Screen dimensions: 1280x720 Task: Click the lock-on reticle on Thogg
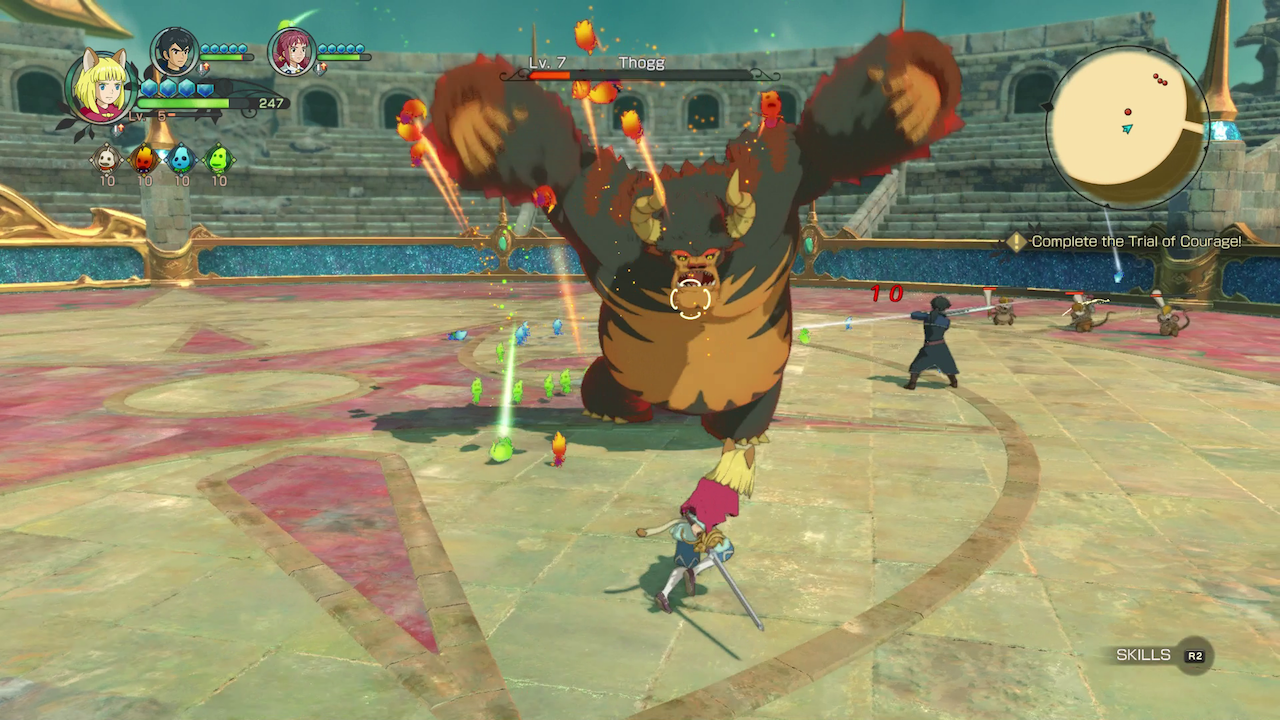(690, 298)
